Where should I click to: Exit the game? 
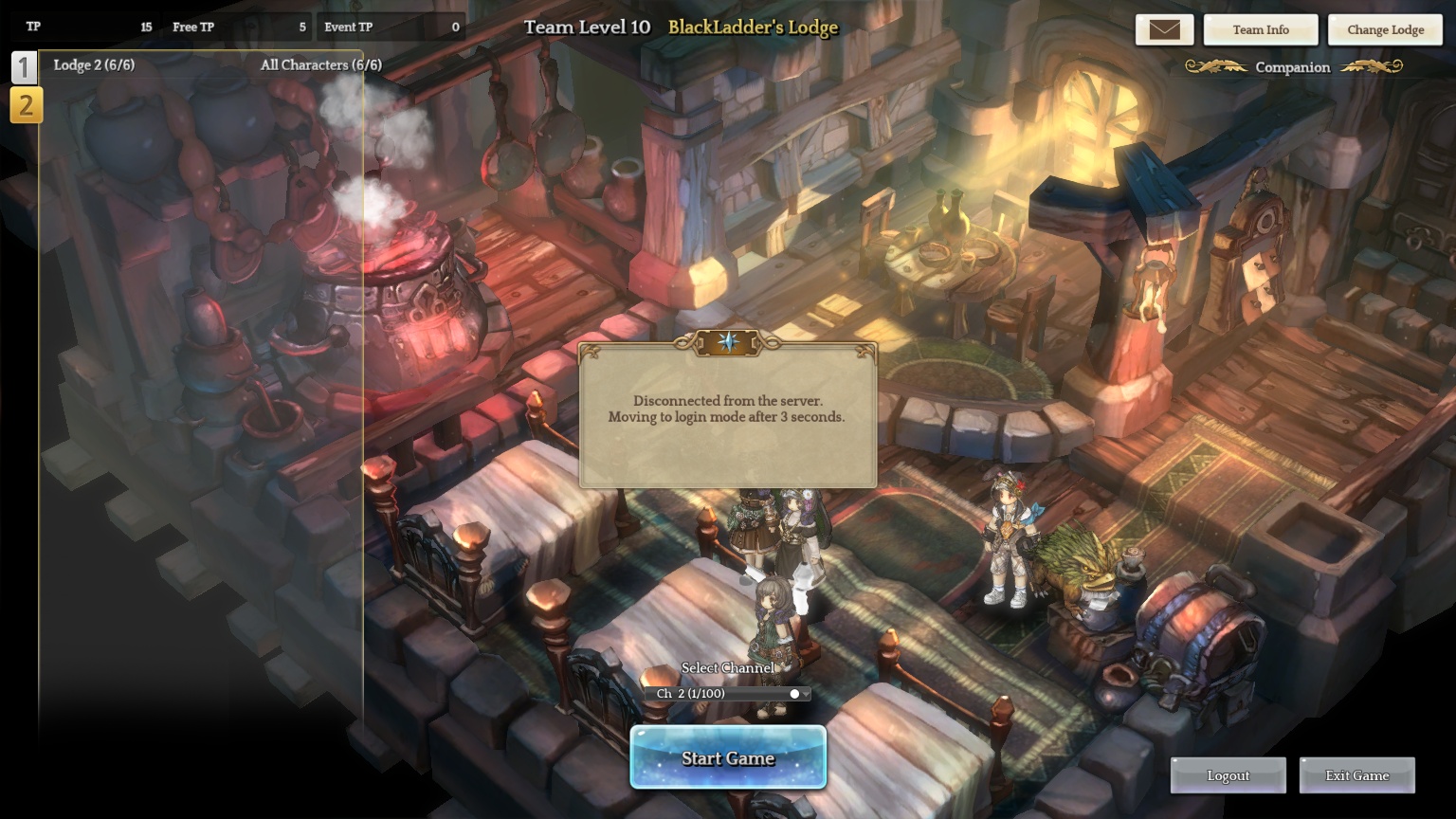click(x=1356, y=775)
